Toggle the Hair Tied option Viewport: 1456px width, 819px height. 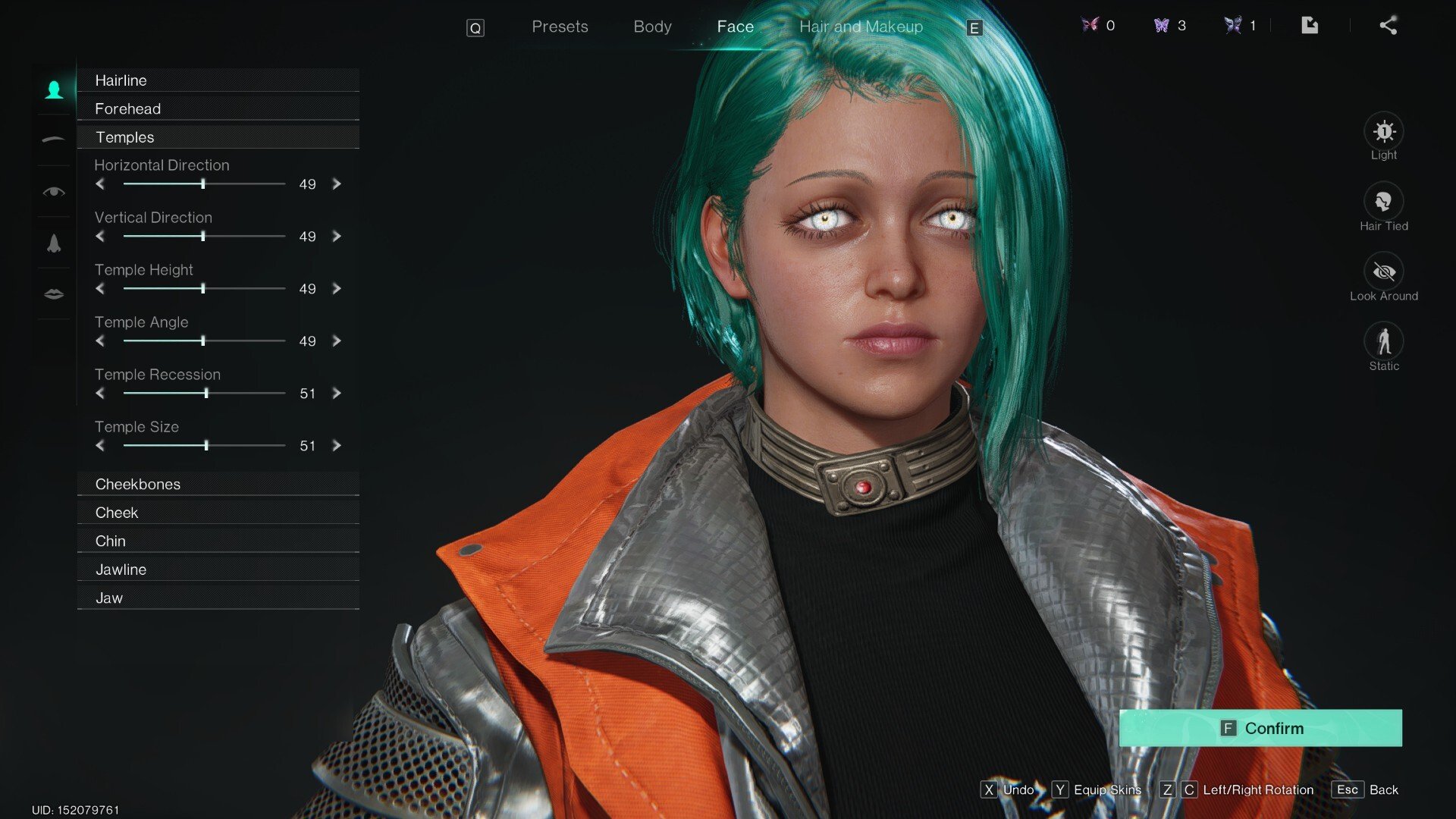coord(1383,202)
